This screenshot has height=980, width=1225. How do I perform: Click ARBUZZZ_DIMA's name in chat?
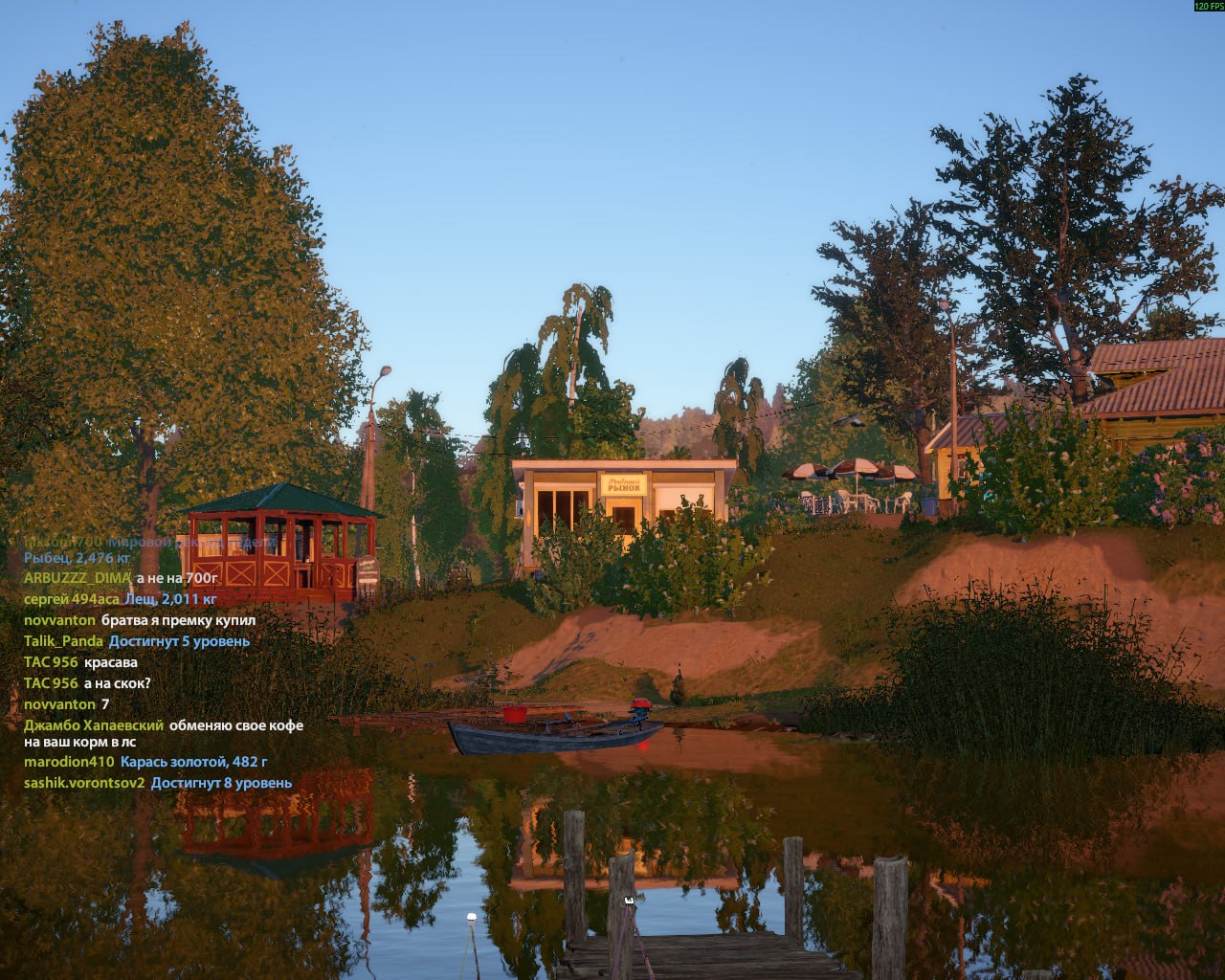pos(77,578)
